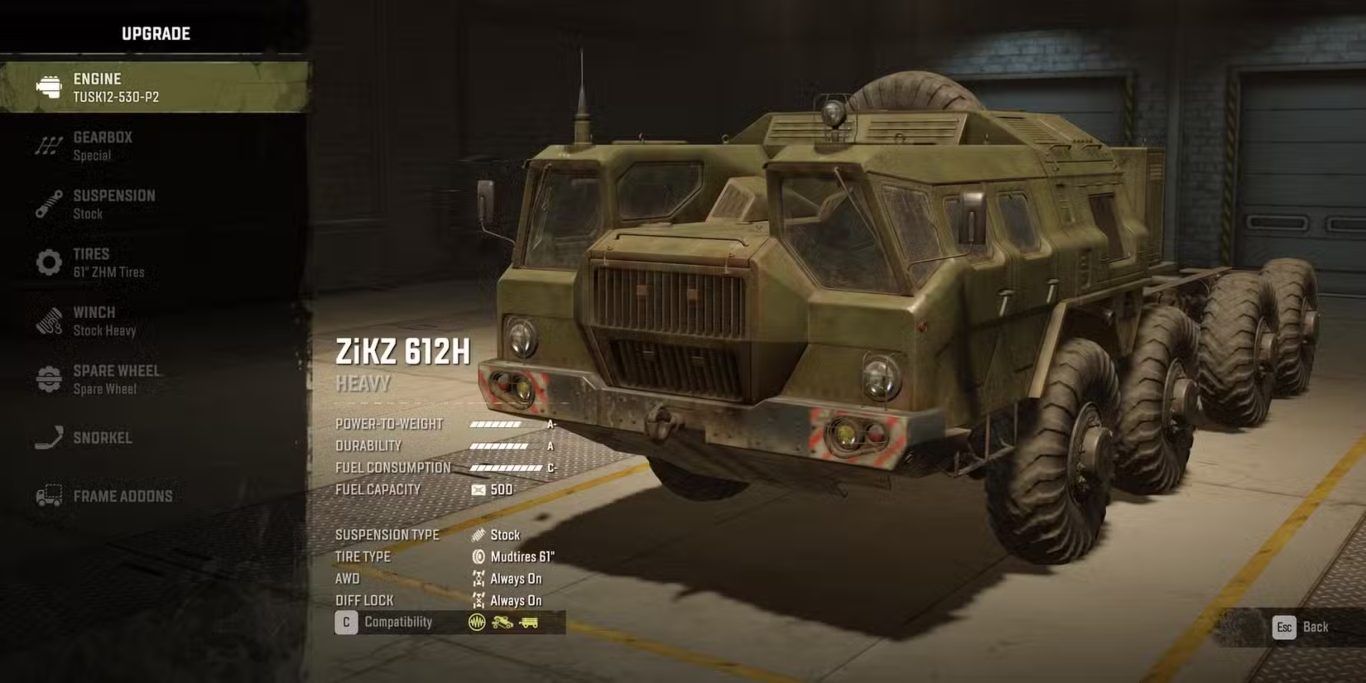Choose the Snorkel upgrade entry
Viewport: 1366px width, 683px height.
coord(102,438)
